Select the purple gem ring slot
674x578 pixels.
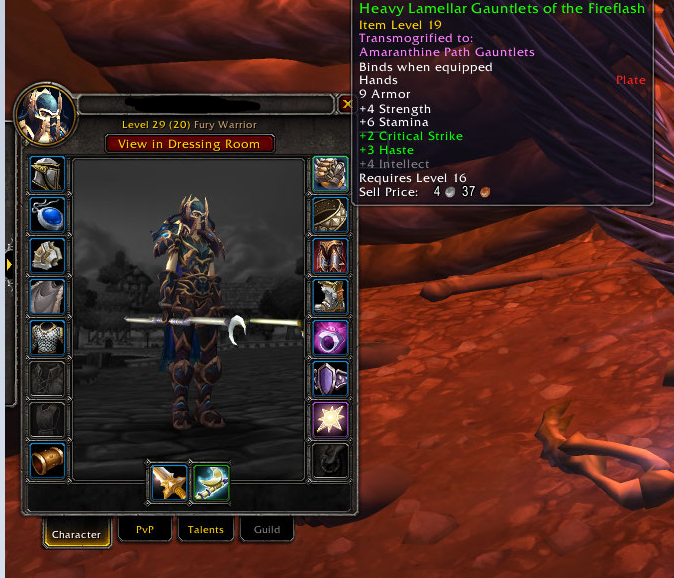point(330,338)
